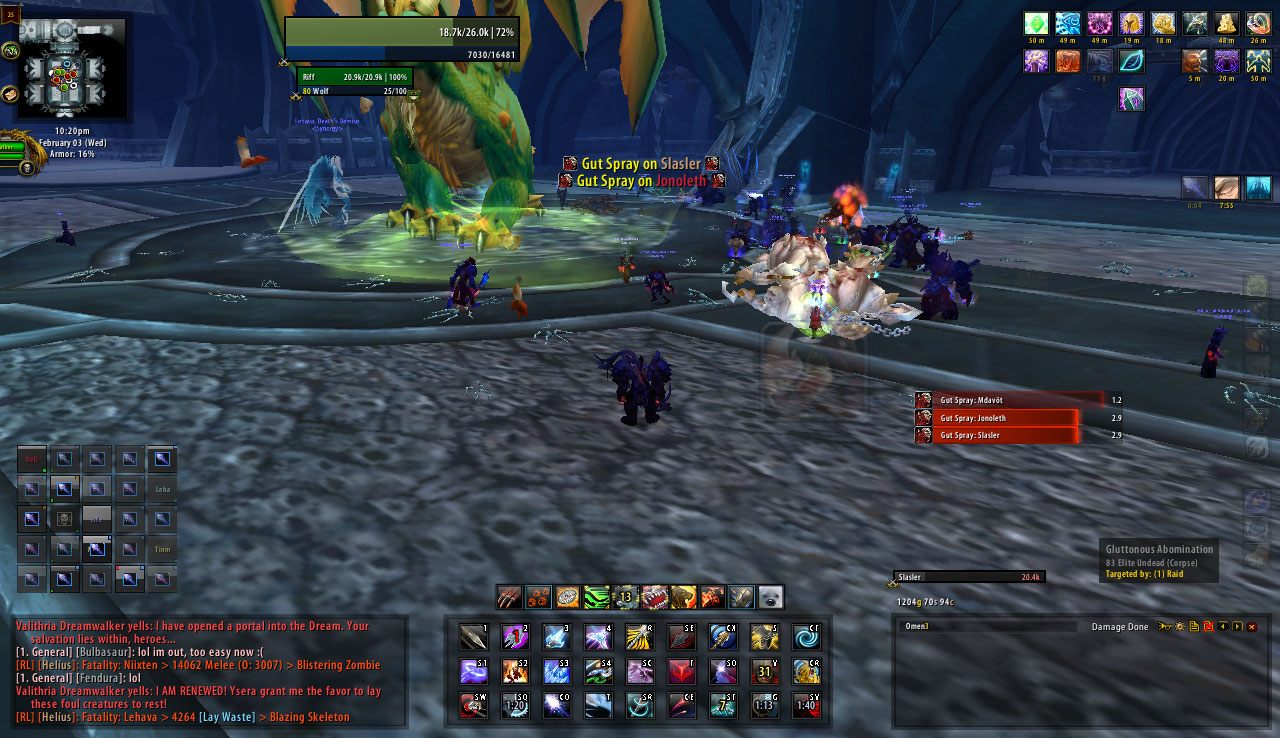The width and height of the screenshot is (1280, 738).
Task: Select the ability showing 1:40 cooldown
Action: (x=806, y=705)
